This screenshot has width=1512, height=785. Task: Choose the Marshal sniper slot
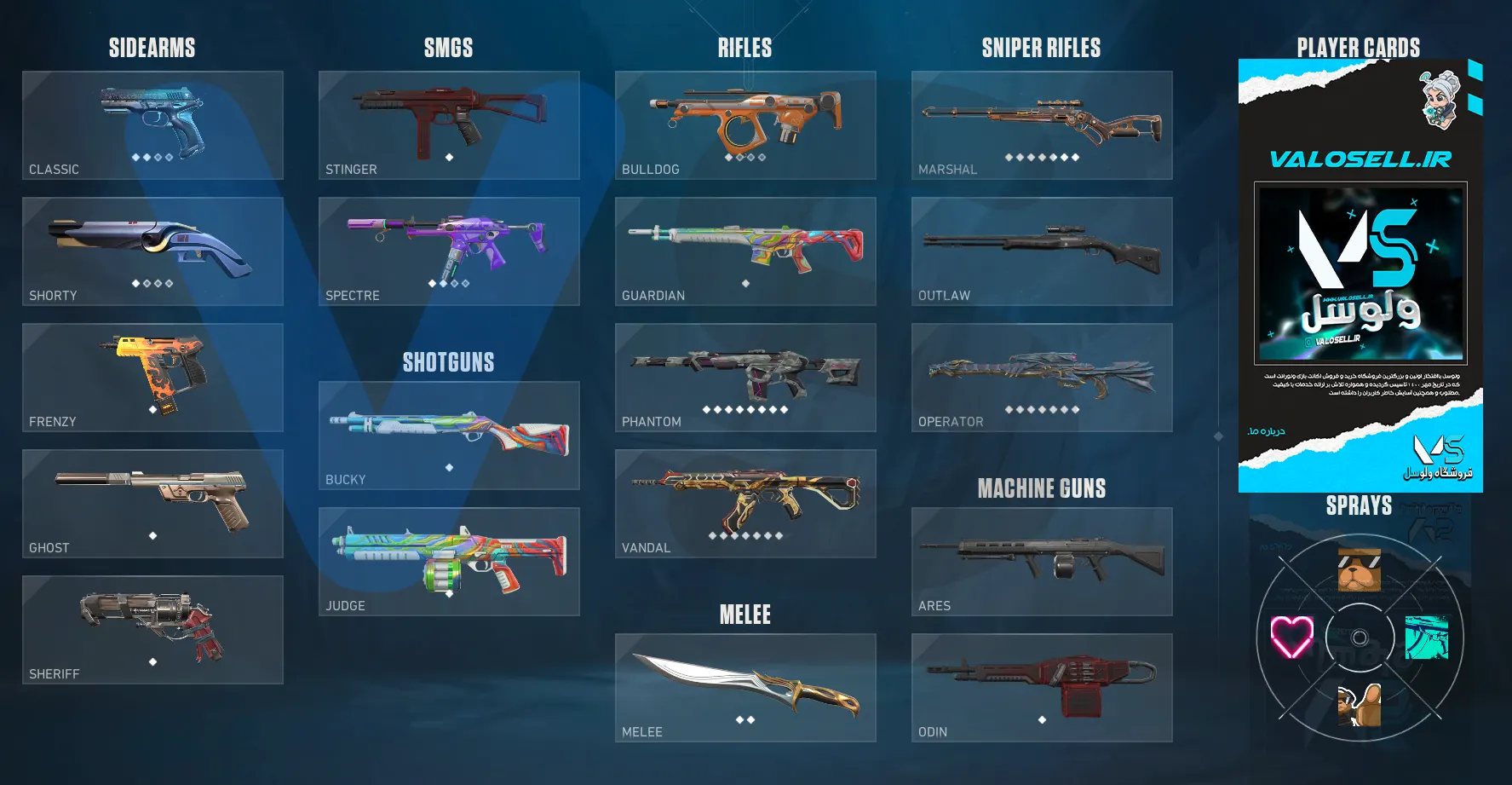[1042, 125]
